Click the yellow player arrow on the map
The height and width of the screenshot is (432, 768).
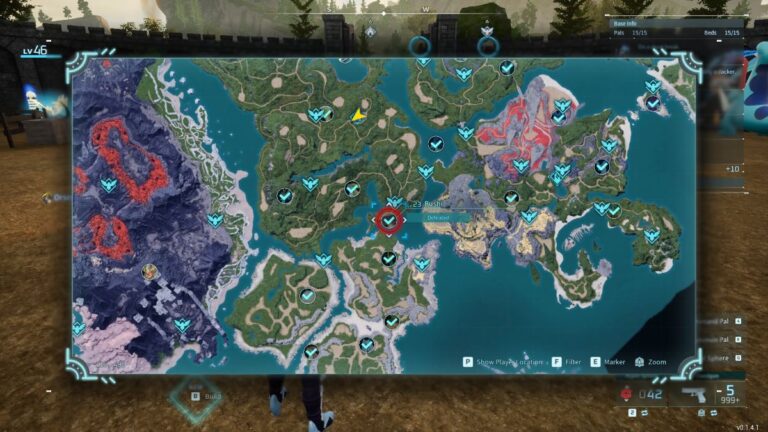coord(358,115)
